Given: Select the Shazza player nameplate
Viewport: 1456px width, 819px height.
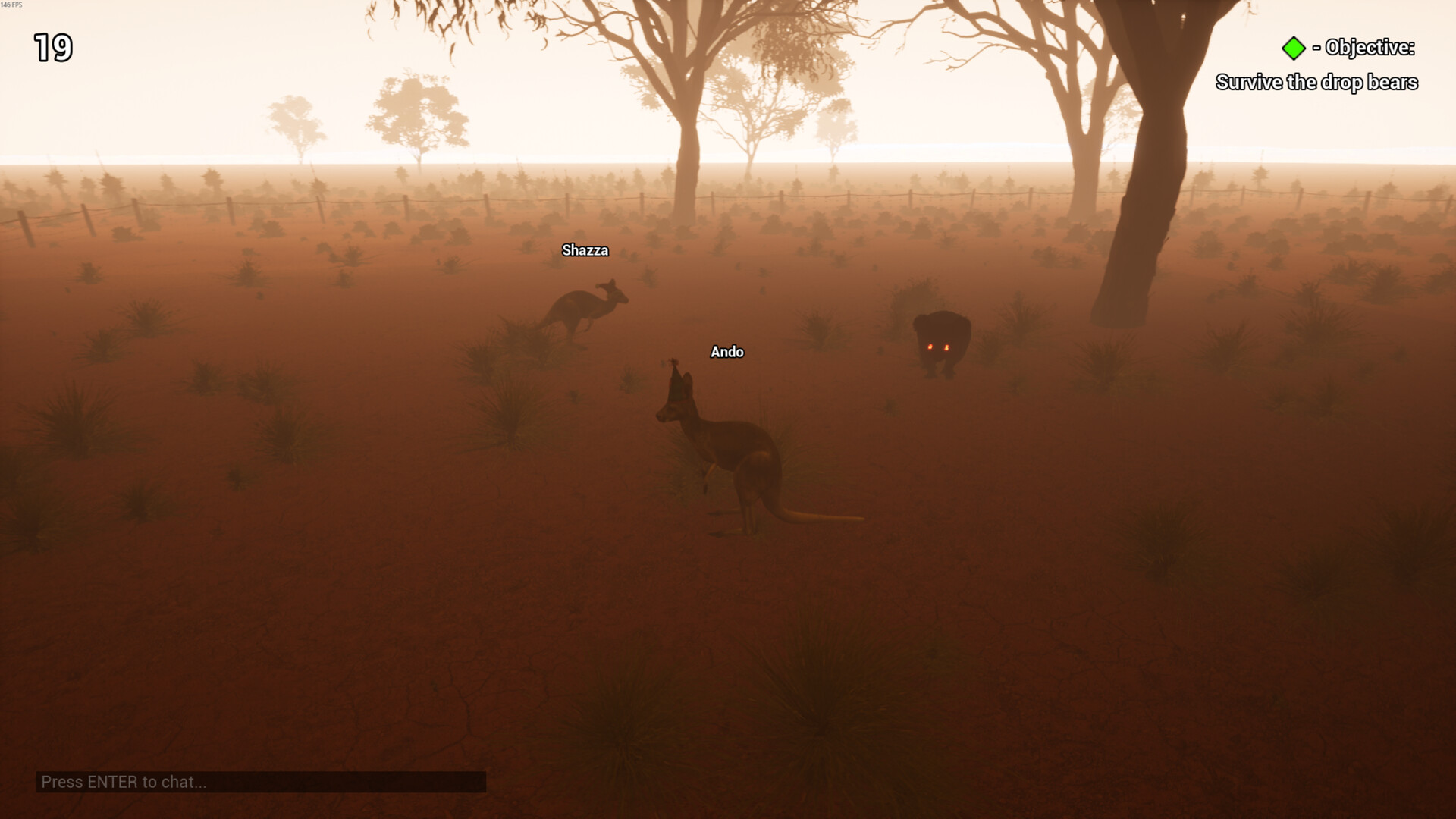Looking at the screenshot, I should coord(585,250).
